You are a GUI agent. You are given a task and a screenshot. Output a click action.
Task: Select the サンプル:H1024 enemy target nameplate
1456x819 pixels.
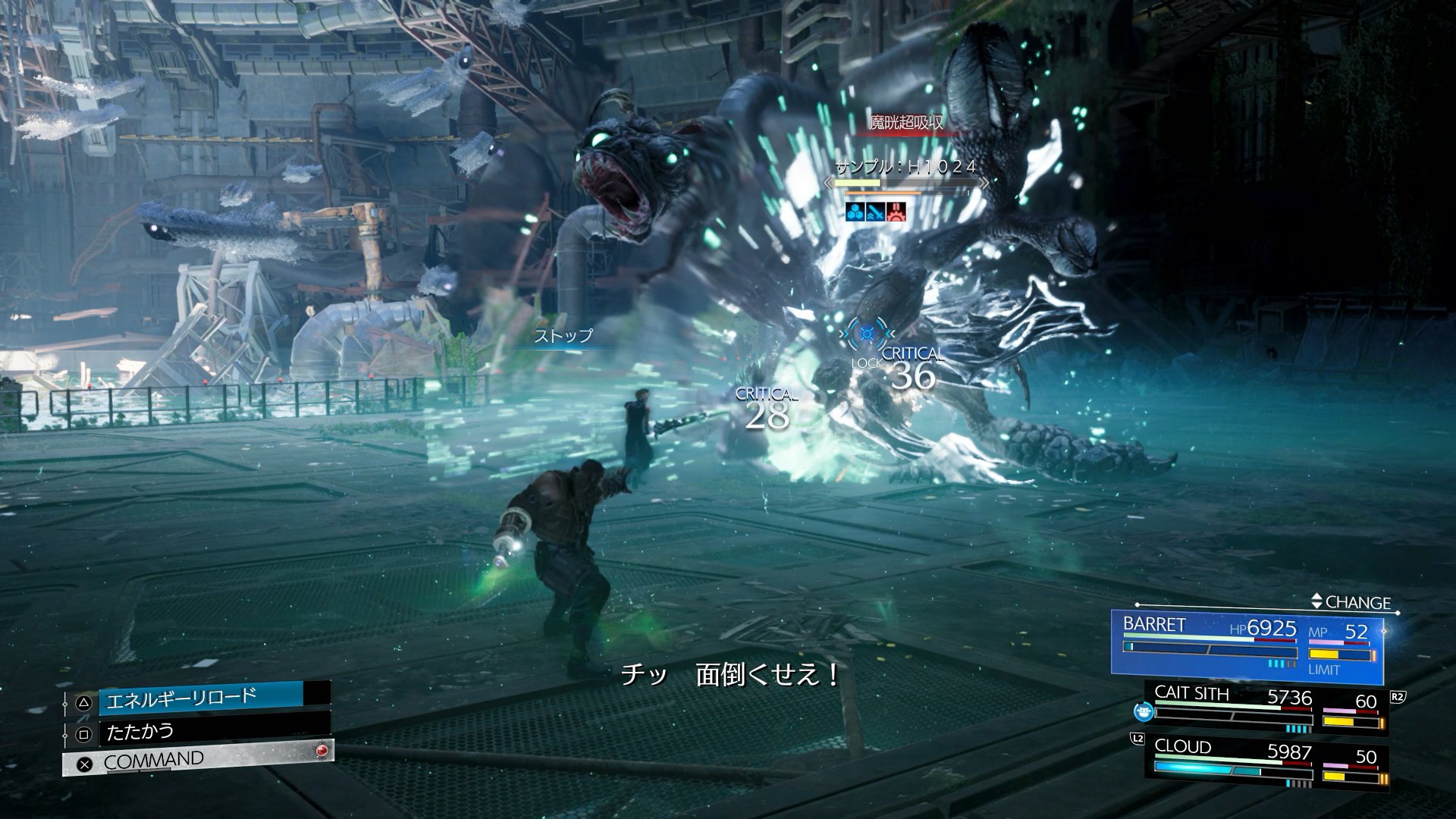[905, 168]
